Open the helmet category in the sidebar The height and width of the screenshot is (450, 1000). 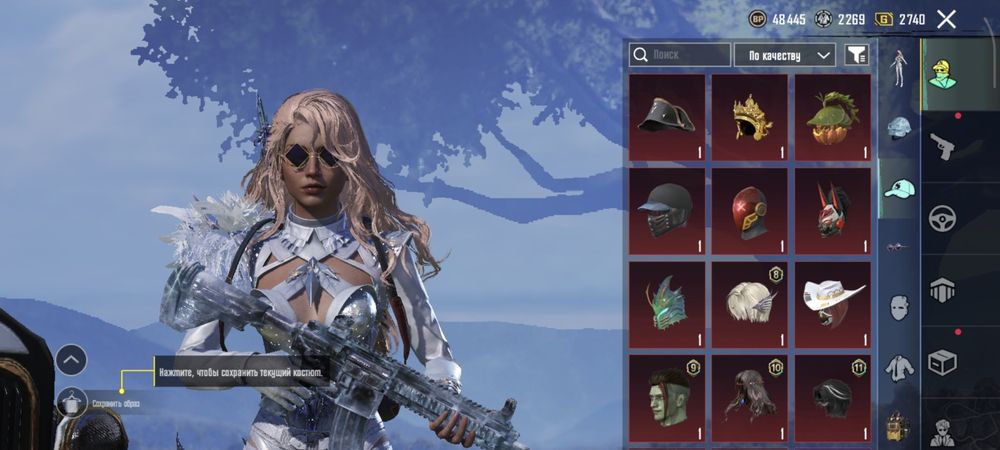point(899,128)
